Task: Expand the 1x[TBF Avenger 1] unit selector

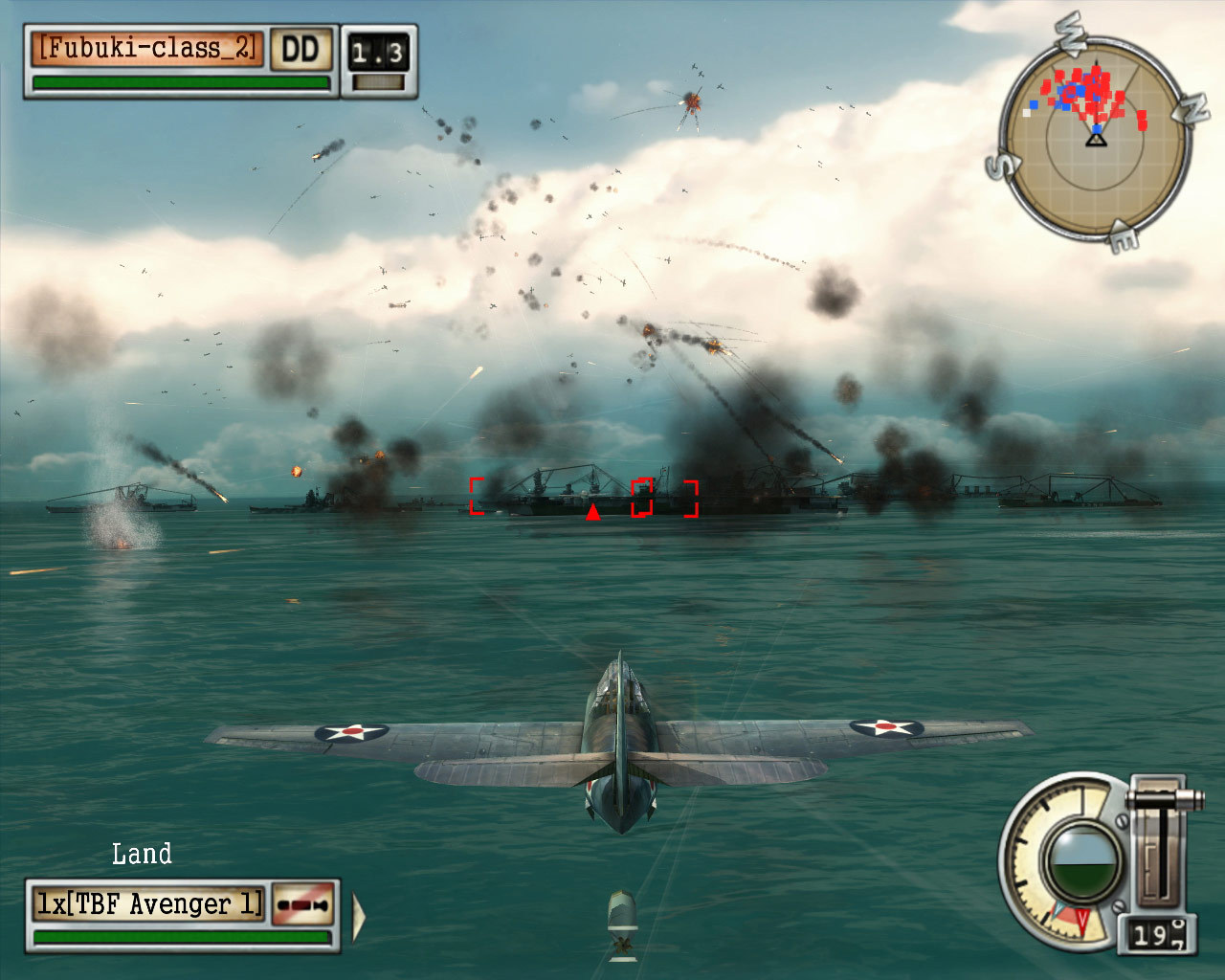Action: [x=148, y=902]
